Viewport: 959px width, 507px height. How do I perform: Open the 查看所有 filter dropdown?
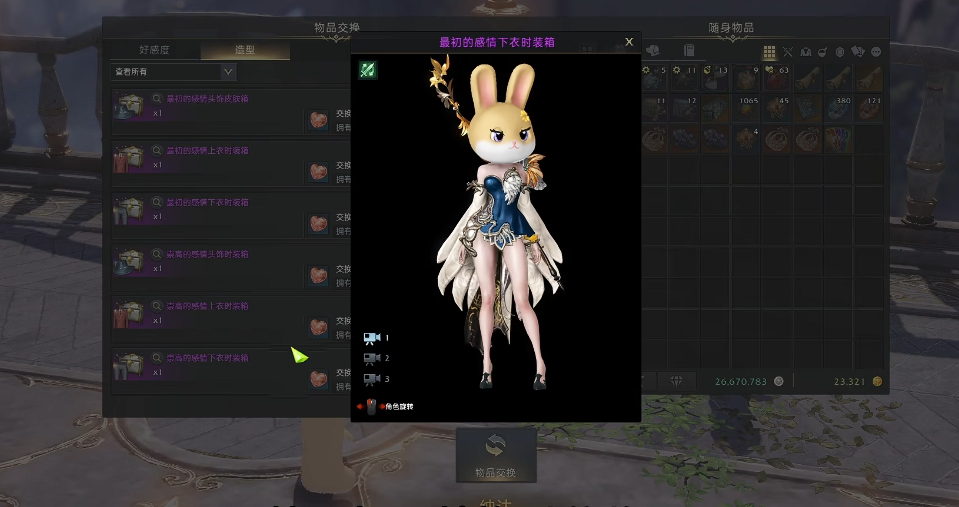[172, 72]
